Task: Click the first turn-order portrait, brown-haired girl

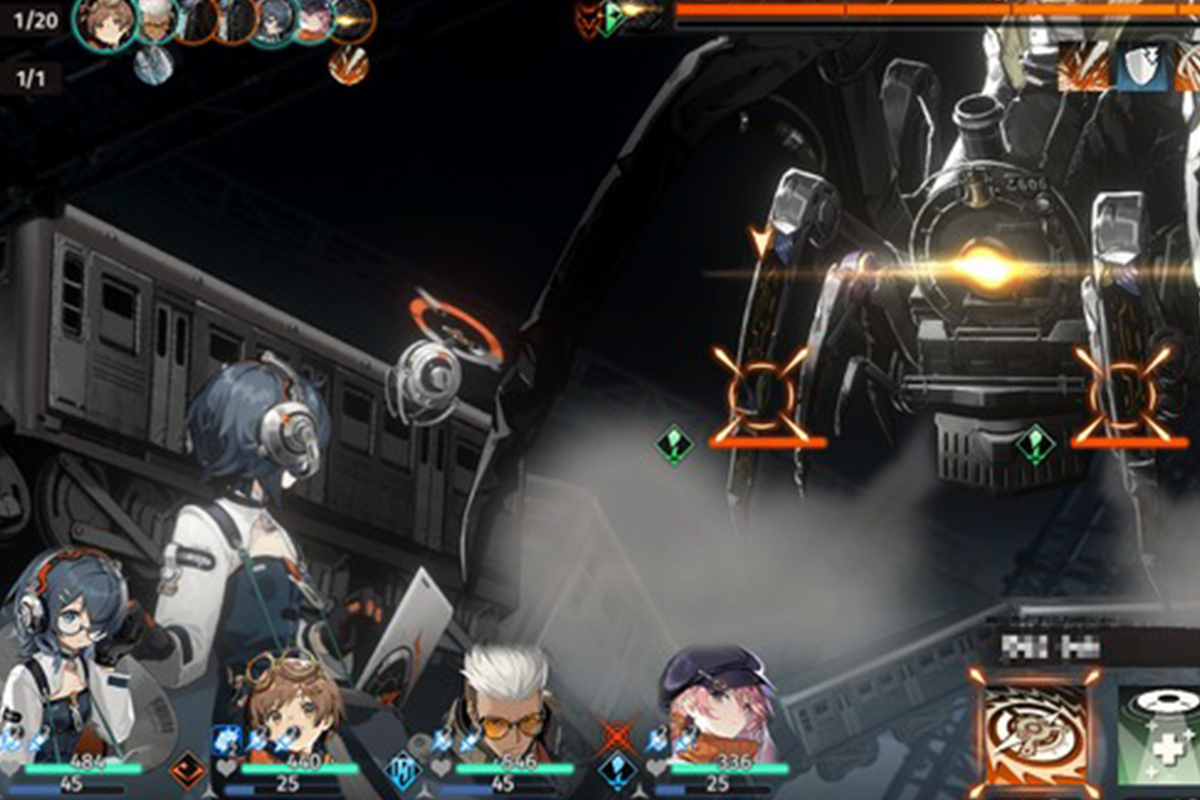Action: (105, 22)
